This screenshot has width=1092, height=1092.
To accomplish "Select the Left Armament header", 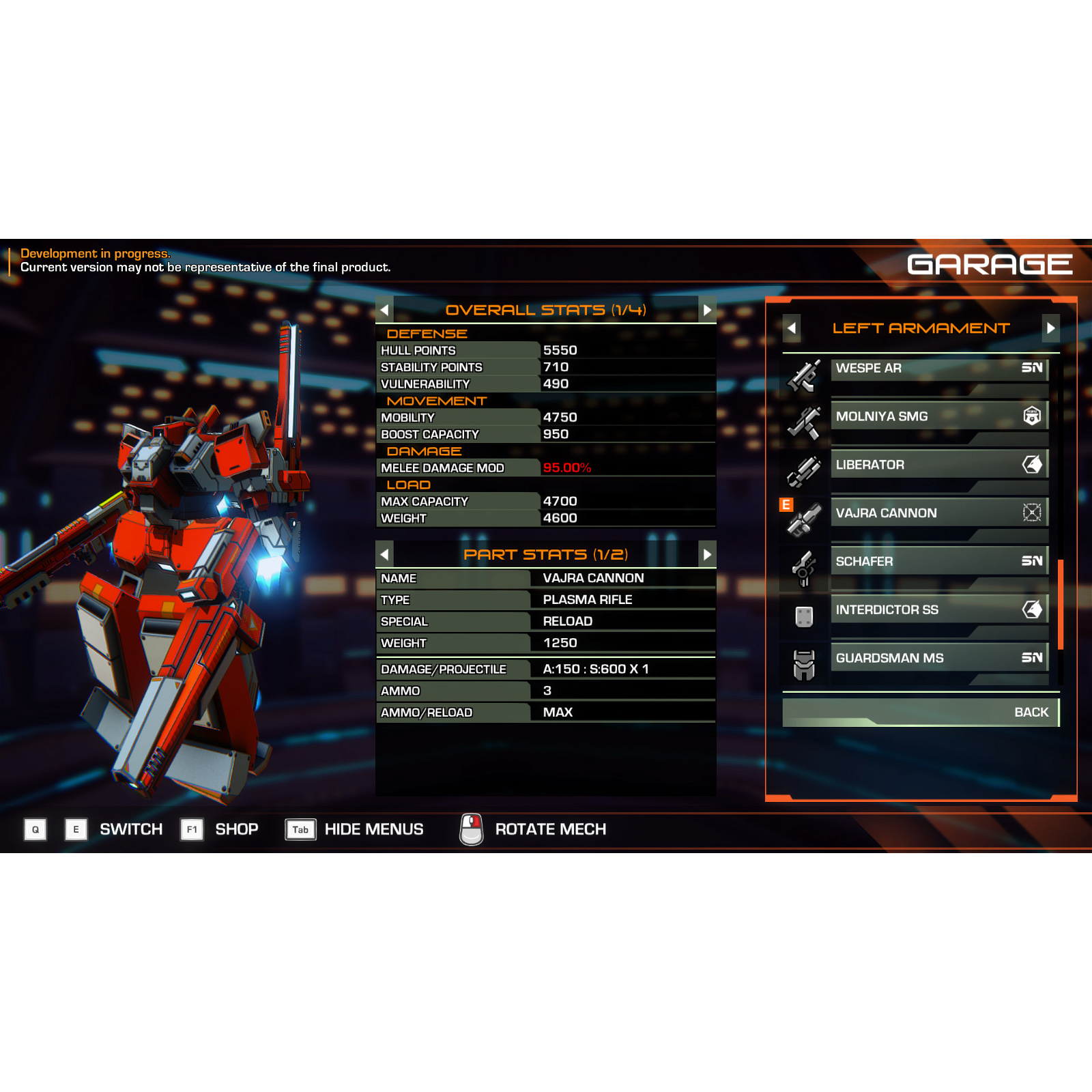I will click(x=920, y=328).
